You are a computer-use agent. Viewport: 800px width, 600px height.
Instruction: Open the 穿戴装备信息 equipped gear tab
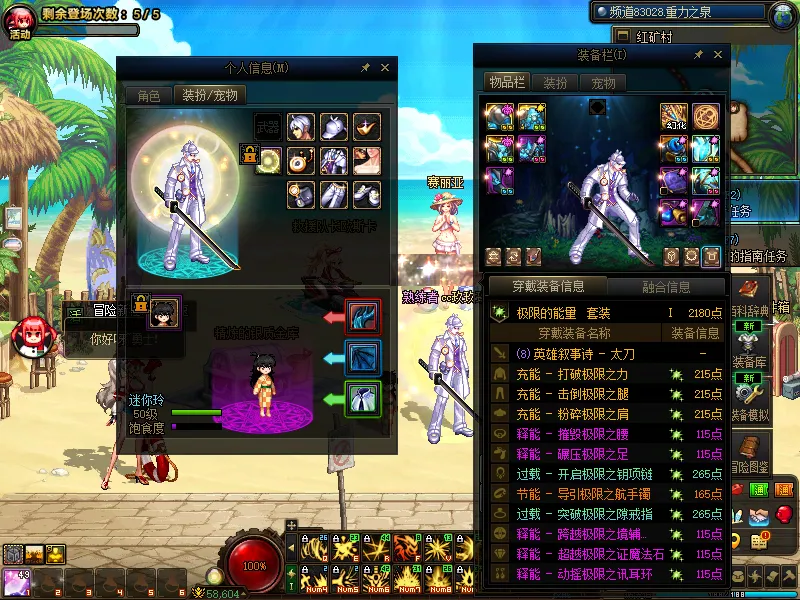(548, 287)
